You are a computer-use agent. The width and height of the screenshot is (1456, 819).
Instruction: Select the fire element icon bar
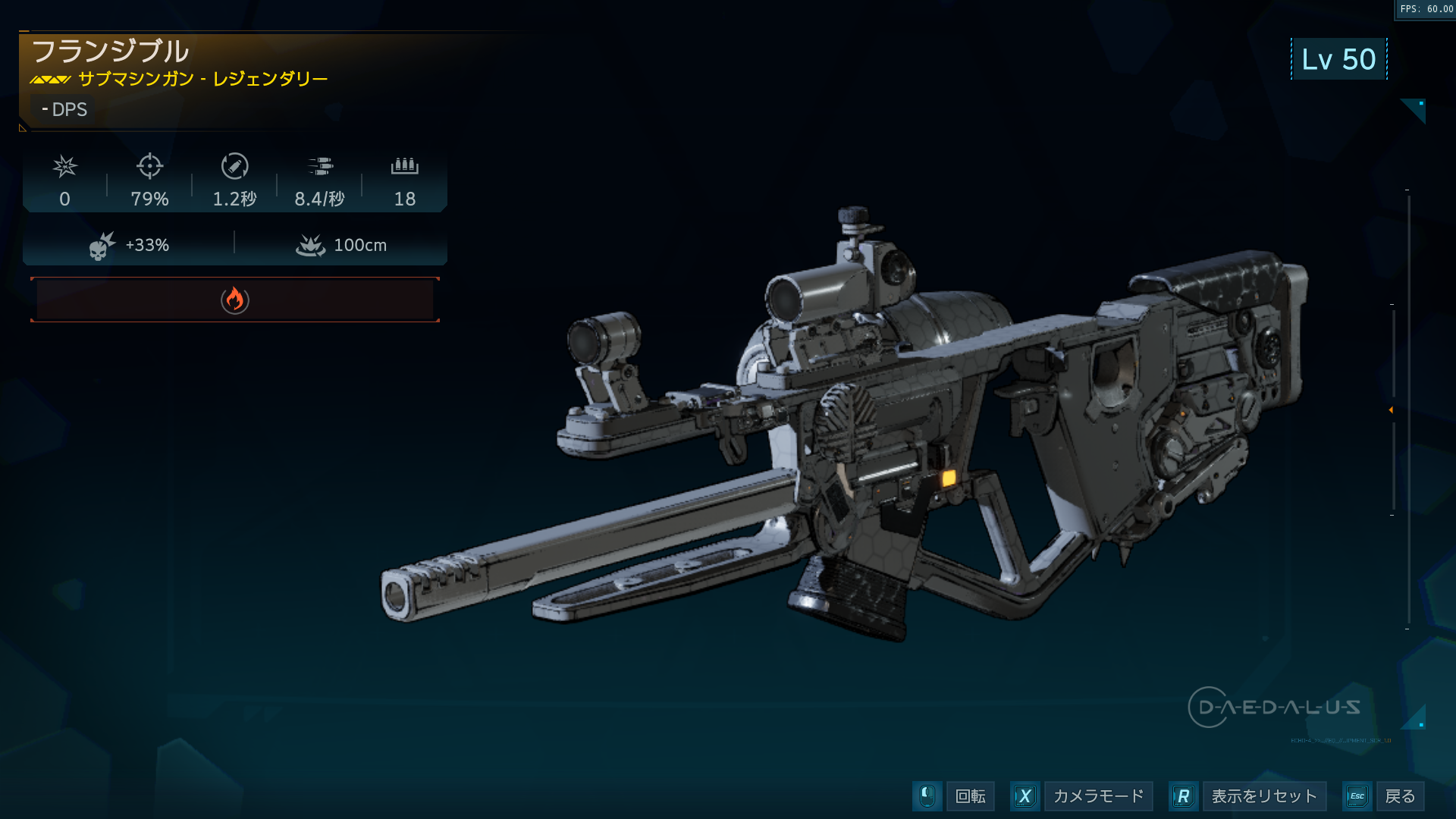coord(235,300)
